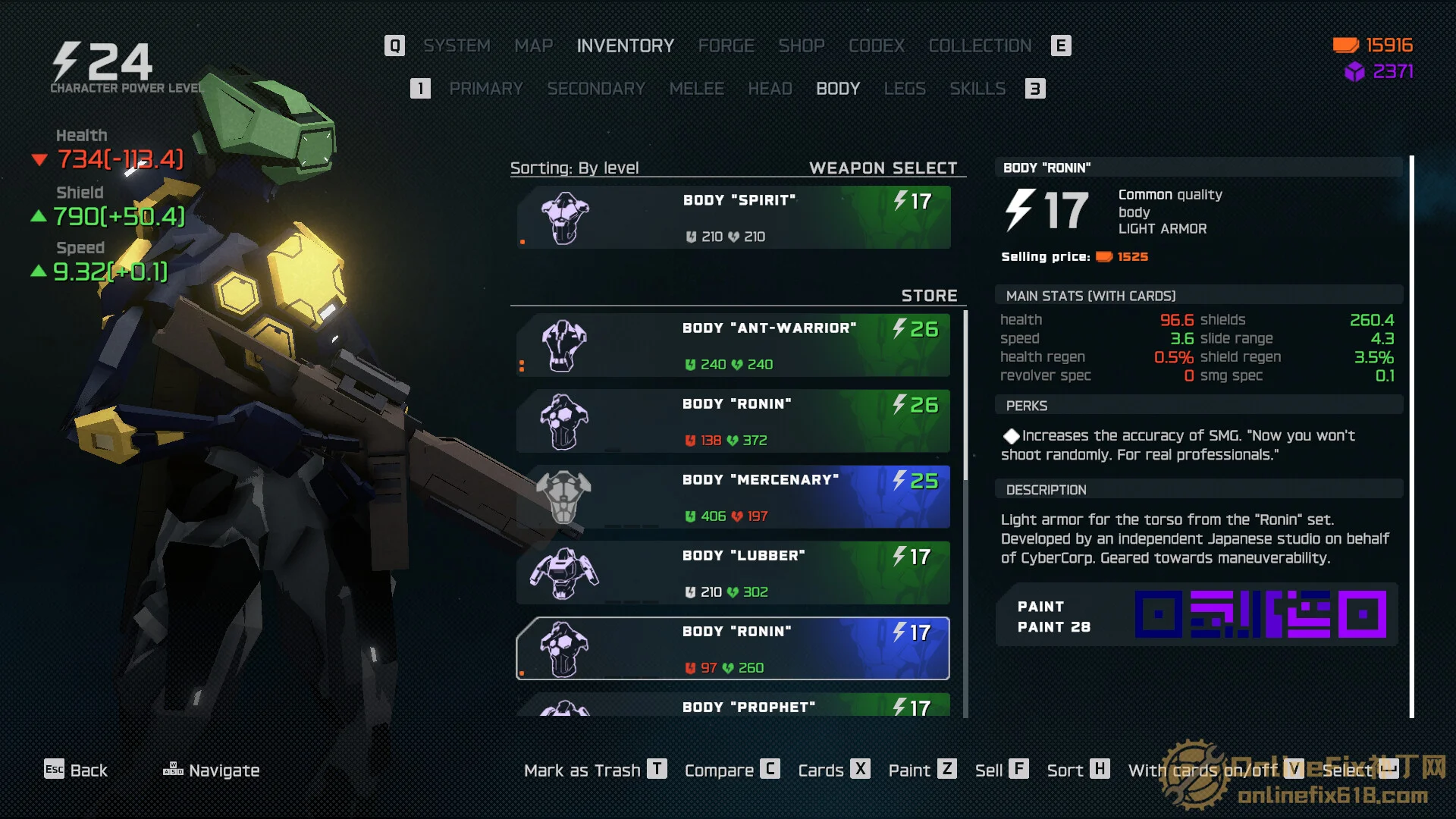Click the Back button
The width and height of the screenshot is (1456, 819).
point(76,770)
